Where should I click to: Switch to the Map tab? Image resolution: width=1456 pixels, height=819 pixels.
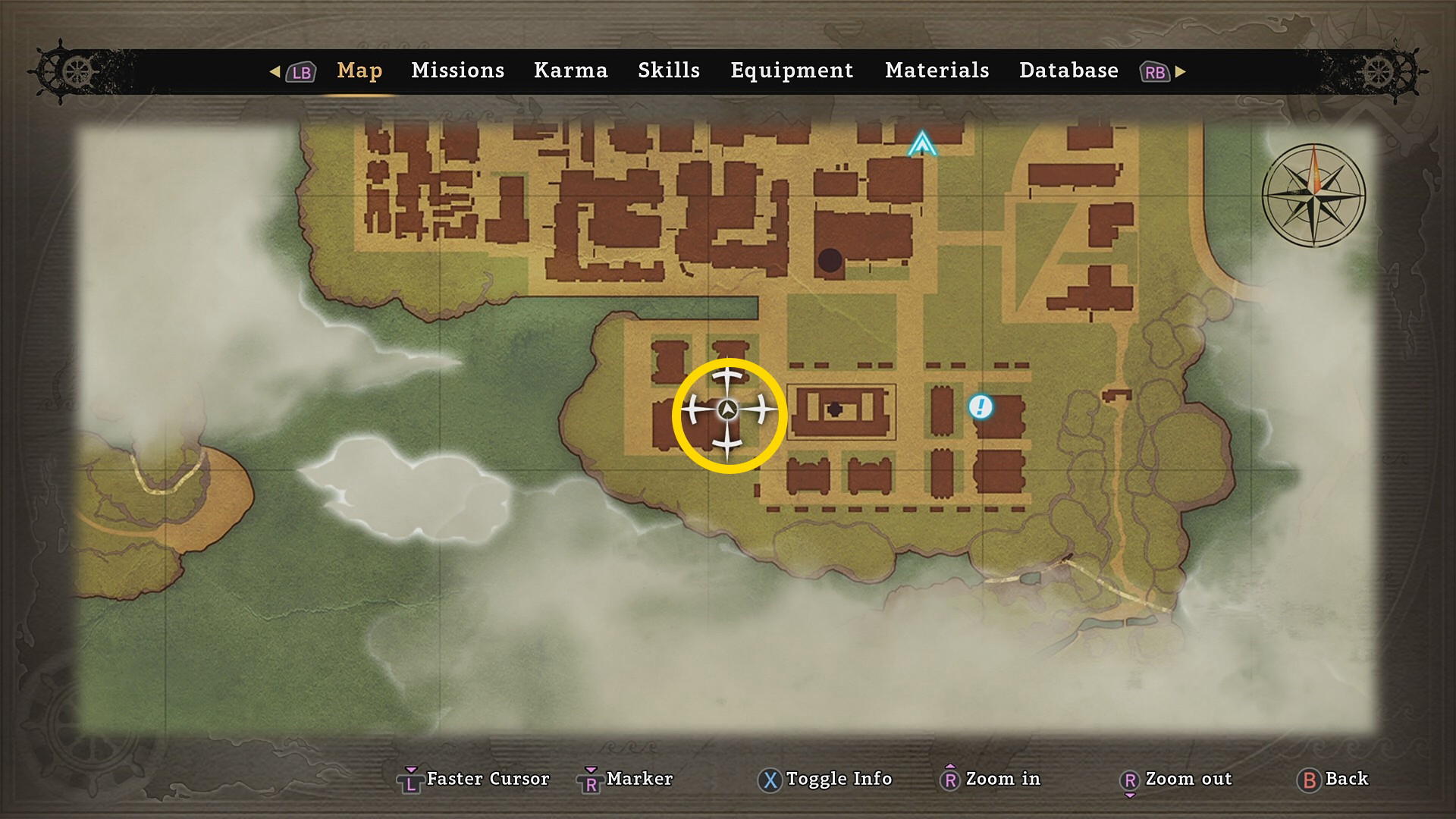pos(359,71)
